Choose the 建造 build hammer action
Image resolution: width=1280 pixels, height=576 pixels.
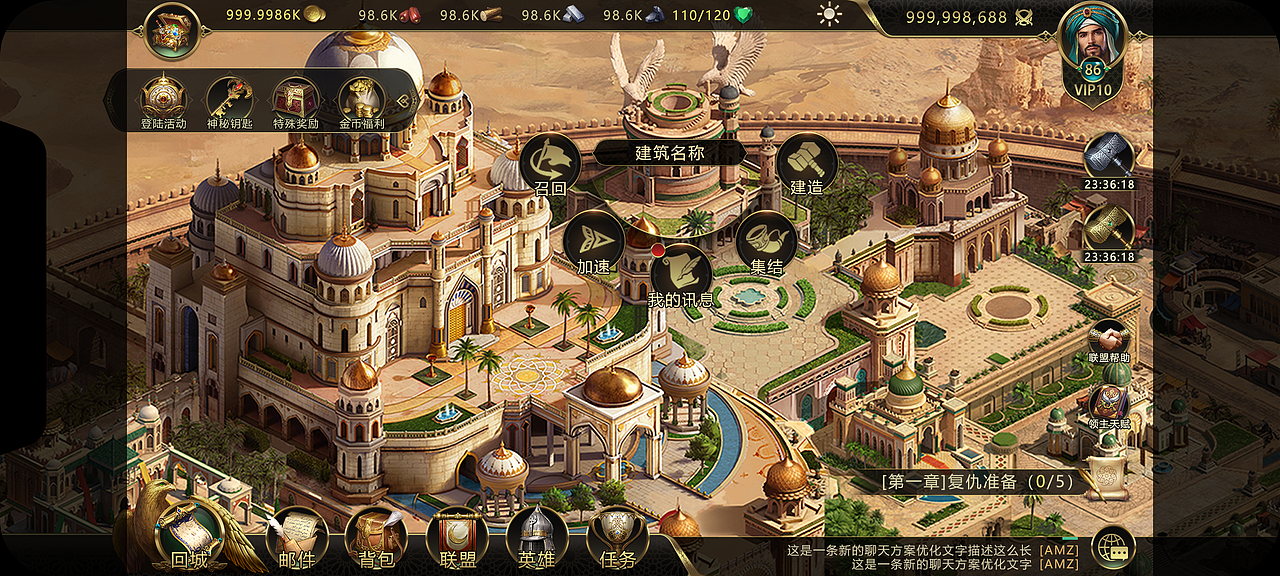tap(806, 163)
